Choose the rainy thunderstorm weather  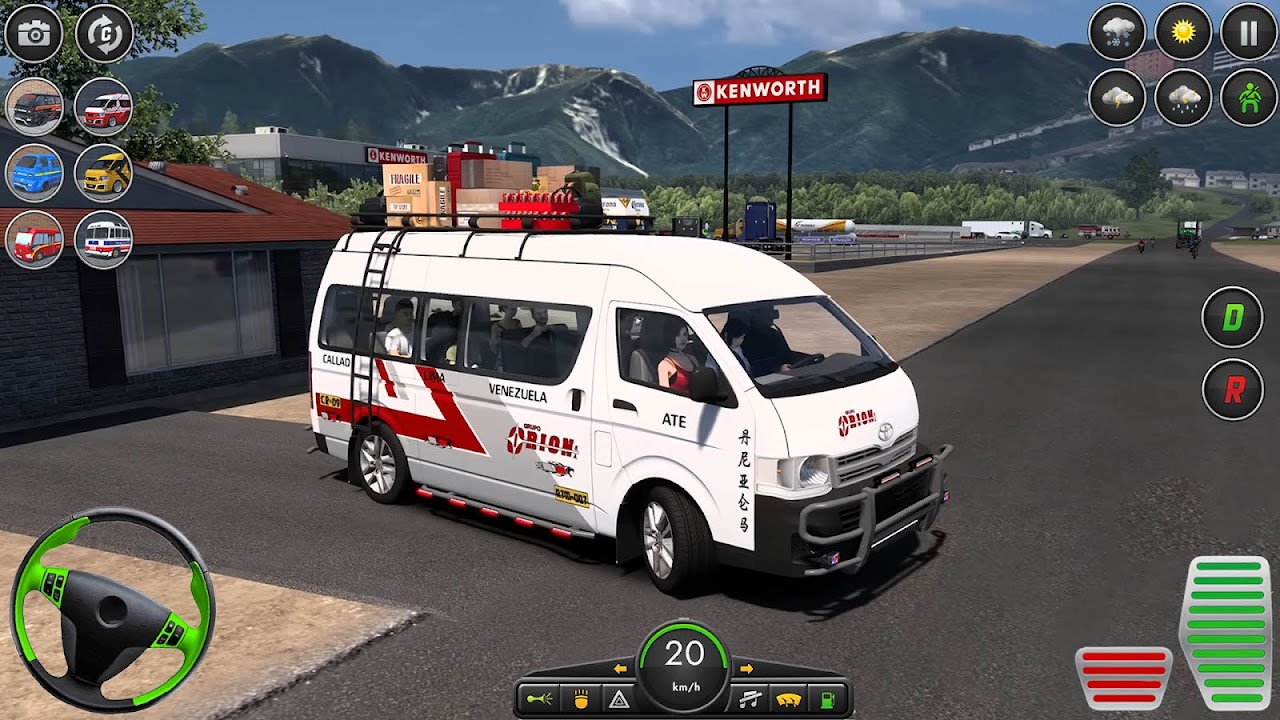[x=1184, y=99]
